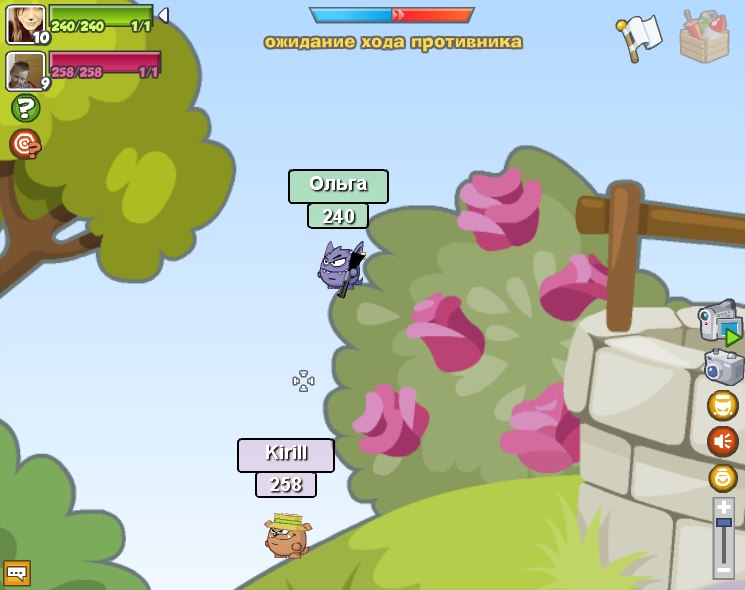The width and height of the screenshot is (745, 590).
Task: Click the zoom-out minus button
Action: 724,570
